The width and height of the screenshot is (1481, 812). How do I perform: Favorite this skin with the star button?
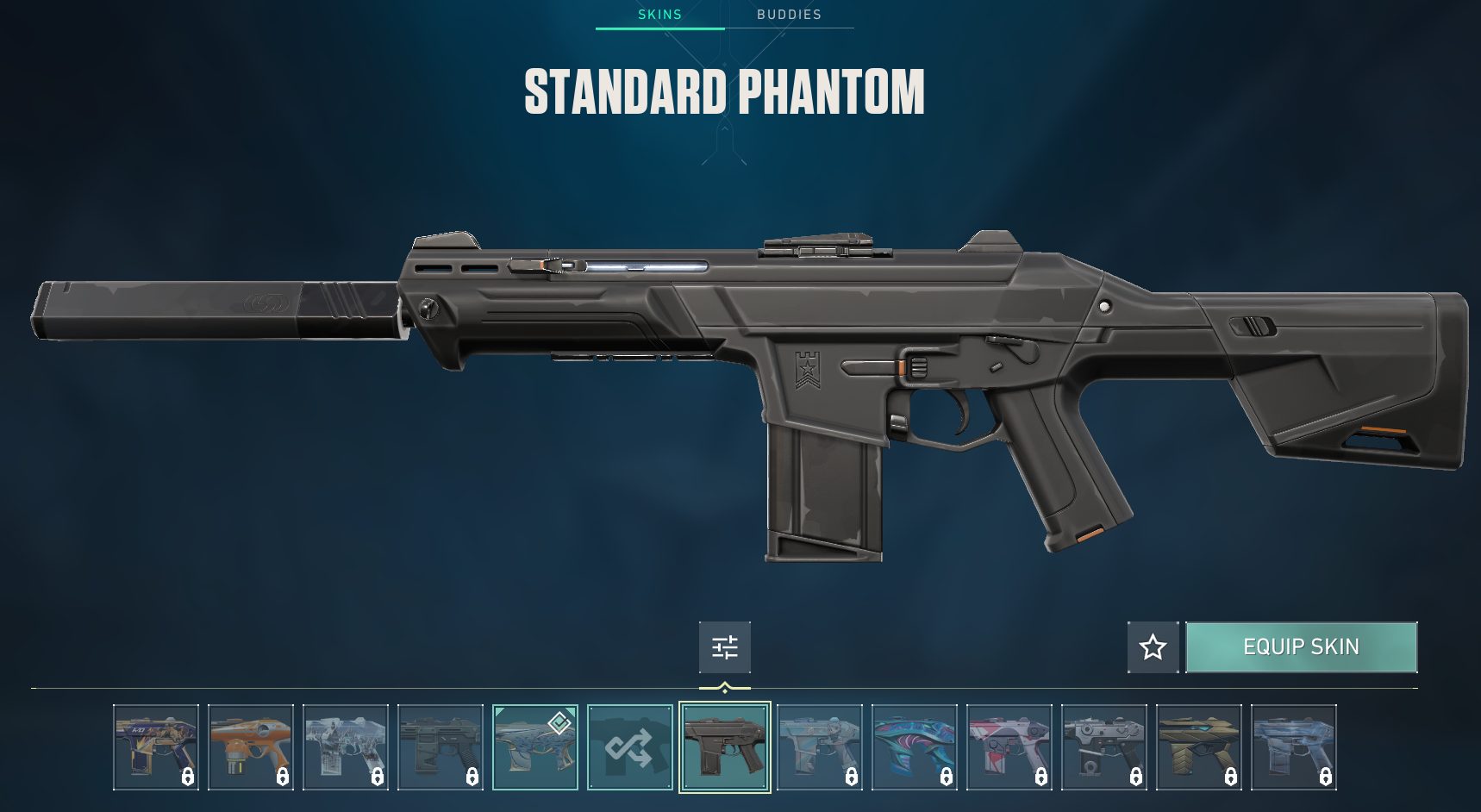tap(1153, 647)
